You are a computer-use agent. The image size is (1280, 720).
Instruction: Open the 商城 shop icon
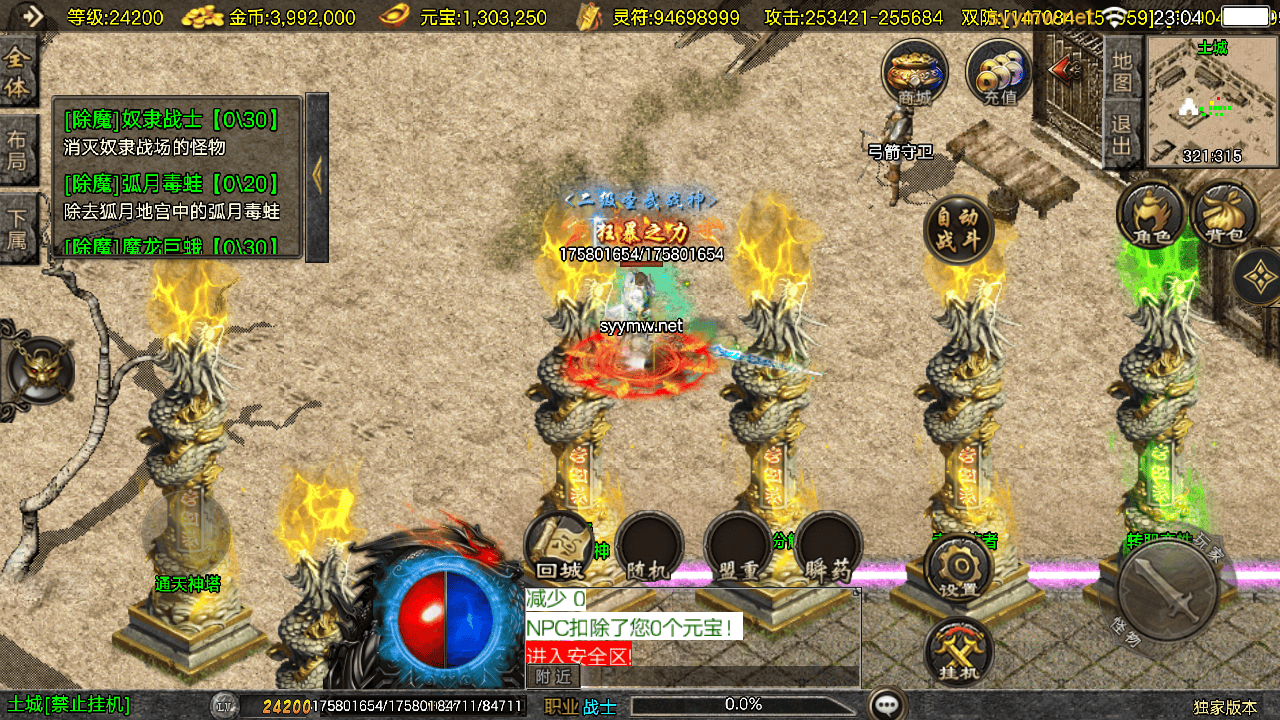point(914,73)
